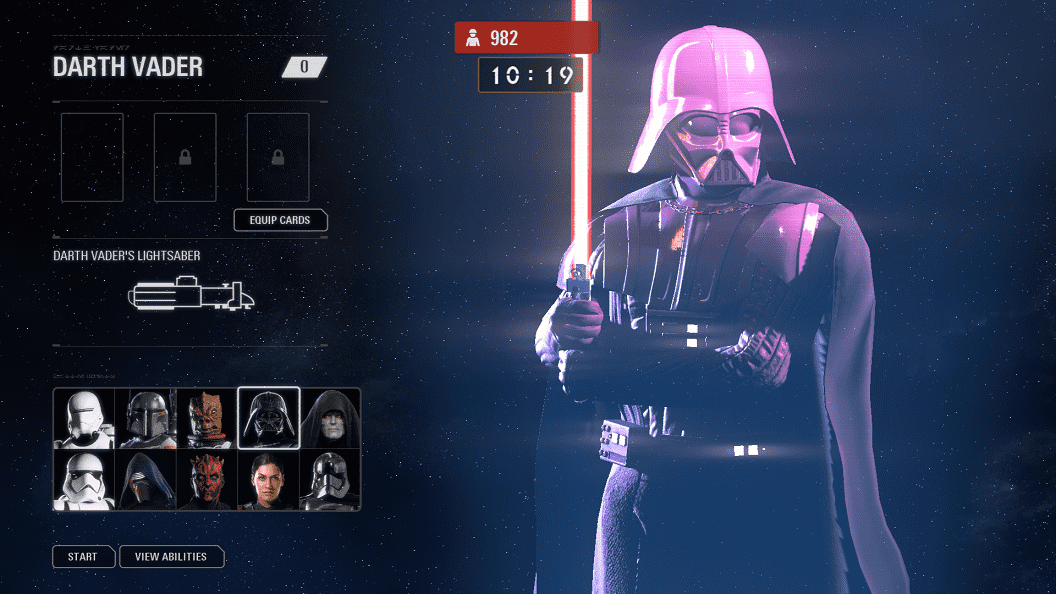This screenshot has width=1056, height=594.
Task: Open the Equip Cards menu
Action: [280, 220]
